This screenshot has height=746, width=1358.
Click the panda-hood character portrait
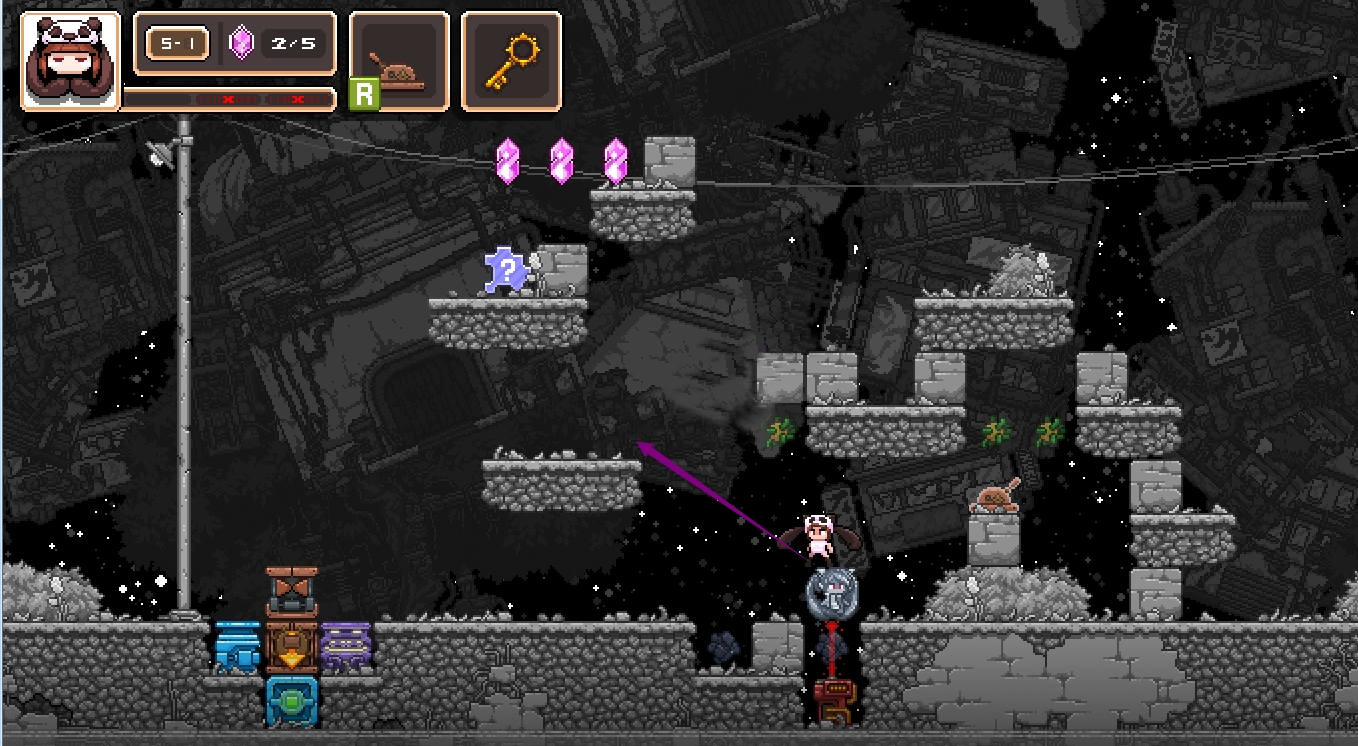[70, 60]
